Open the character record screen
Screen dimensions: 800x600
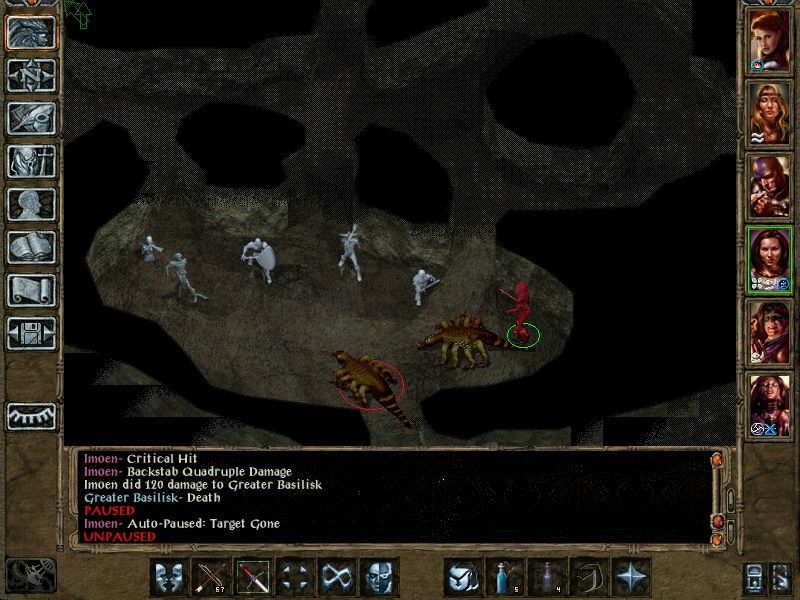[x=32, y=204]
